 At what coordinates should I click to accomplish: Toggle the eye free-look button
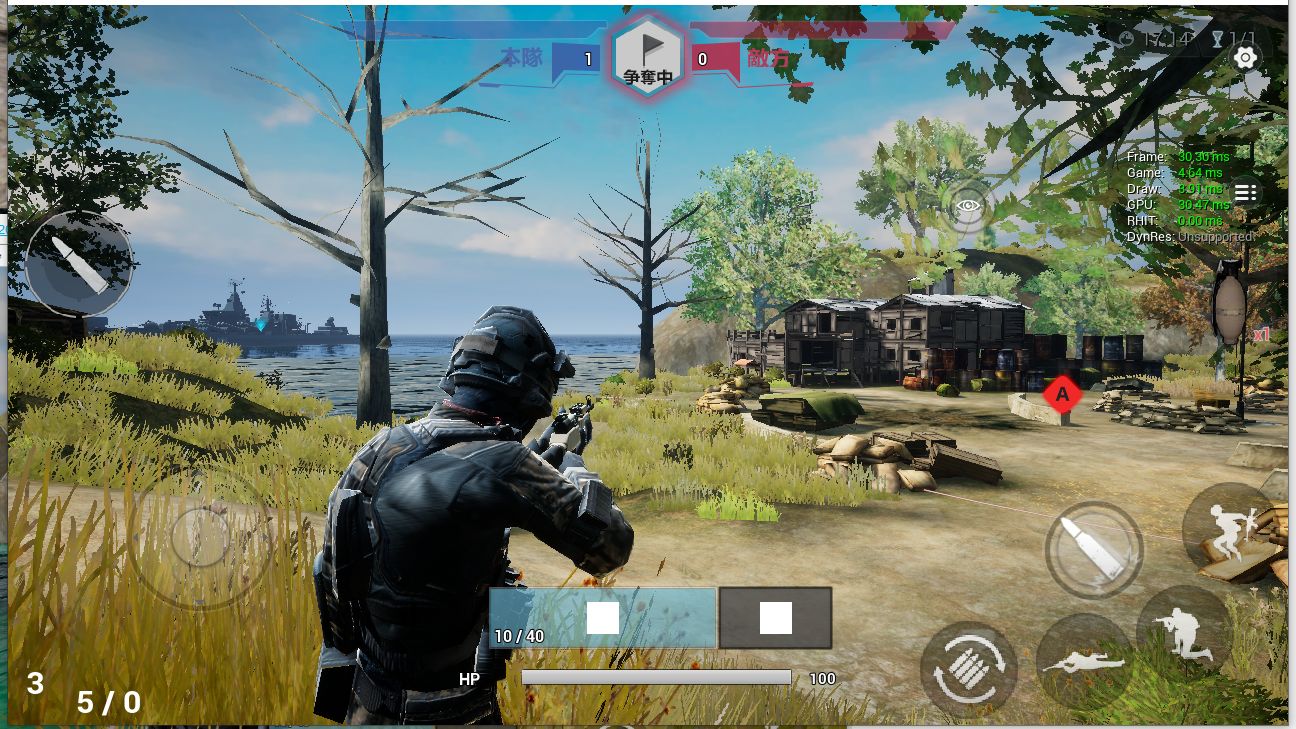[x=967, y=207]
